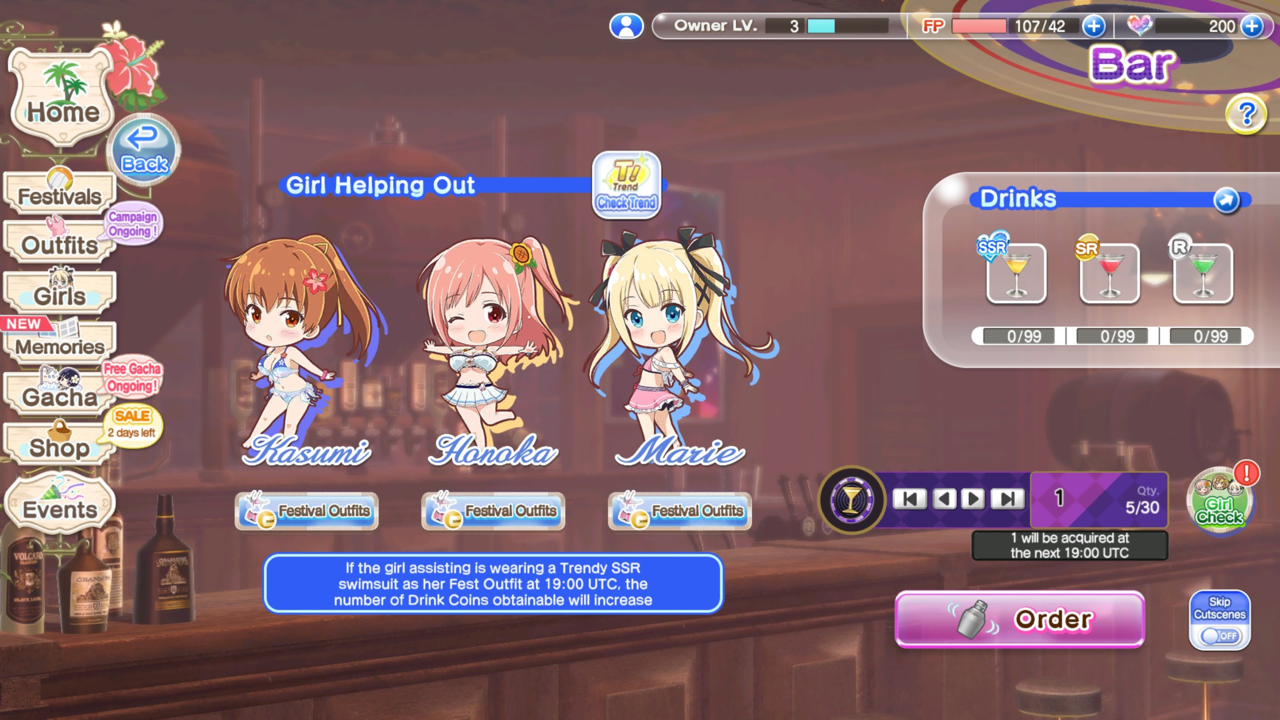This screenshot has height=720, width=1280.
Task: Toggle Skip Cutscenes switch
Action: click(1220, 634)
